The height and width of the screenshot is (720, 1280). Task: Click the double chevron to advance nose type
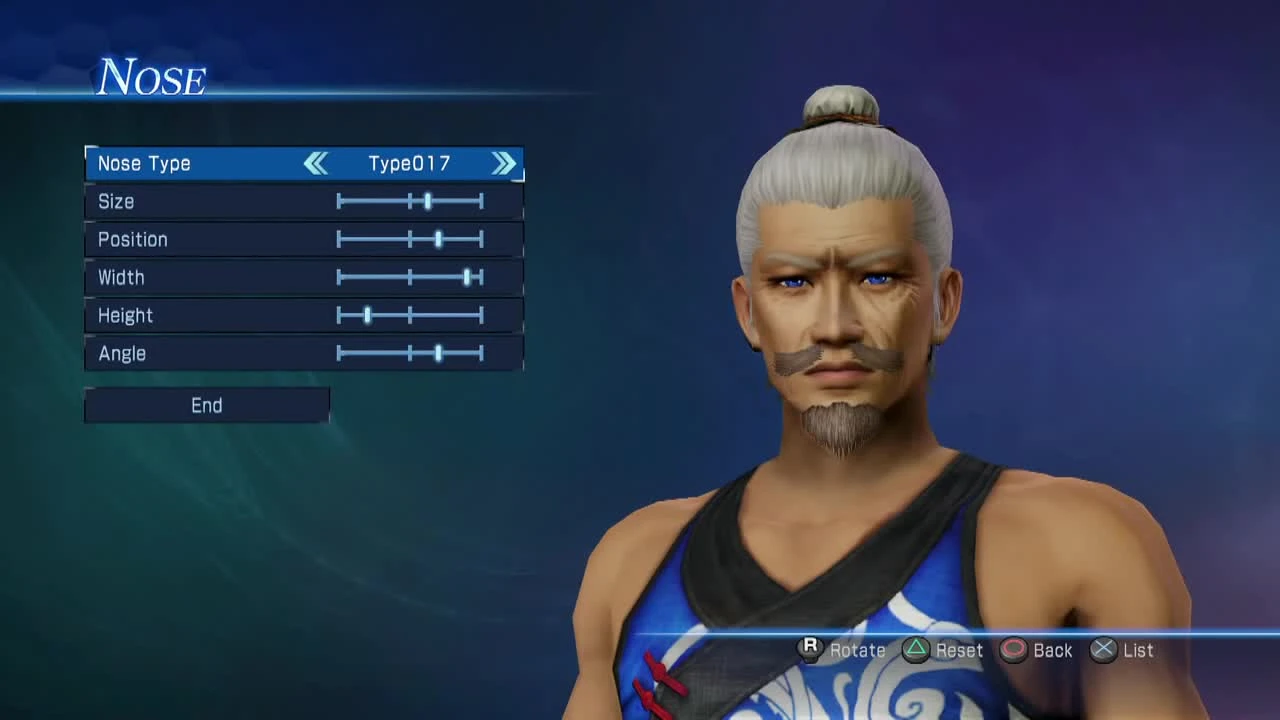pos(504,163)
